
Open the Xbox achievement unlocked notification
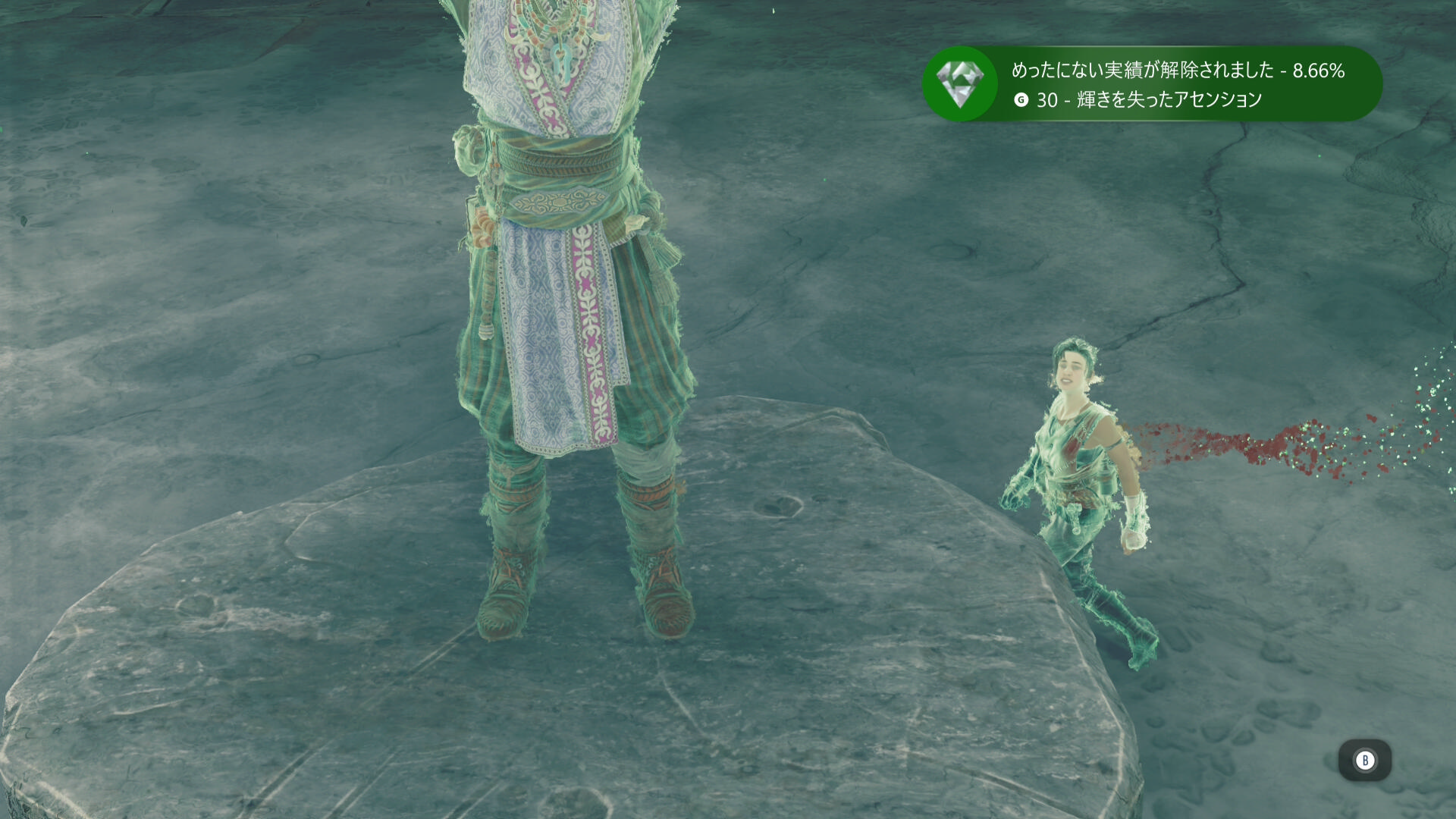tap(1151, 84)
